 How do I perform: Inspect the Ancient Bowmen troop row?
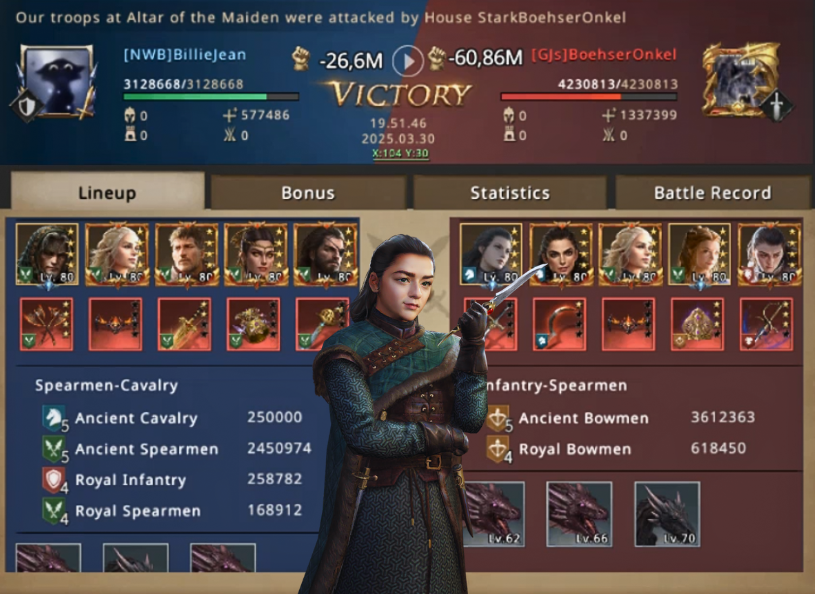click(x=620, y=418)
